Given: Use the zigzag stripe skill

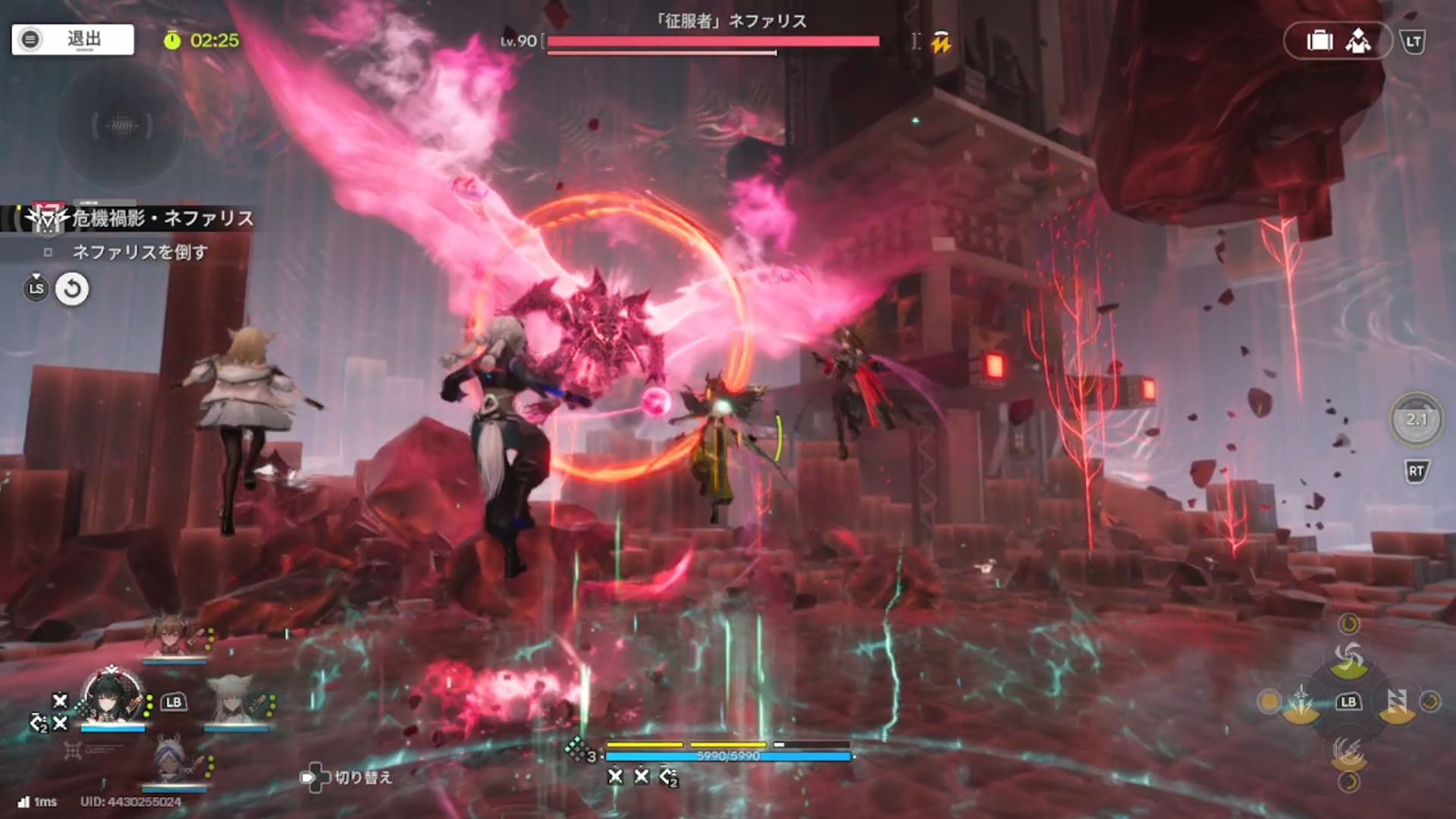Looking at the screenshot, I should click(1396, 703).
